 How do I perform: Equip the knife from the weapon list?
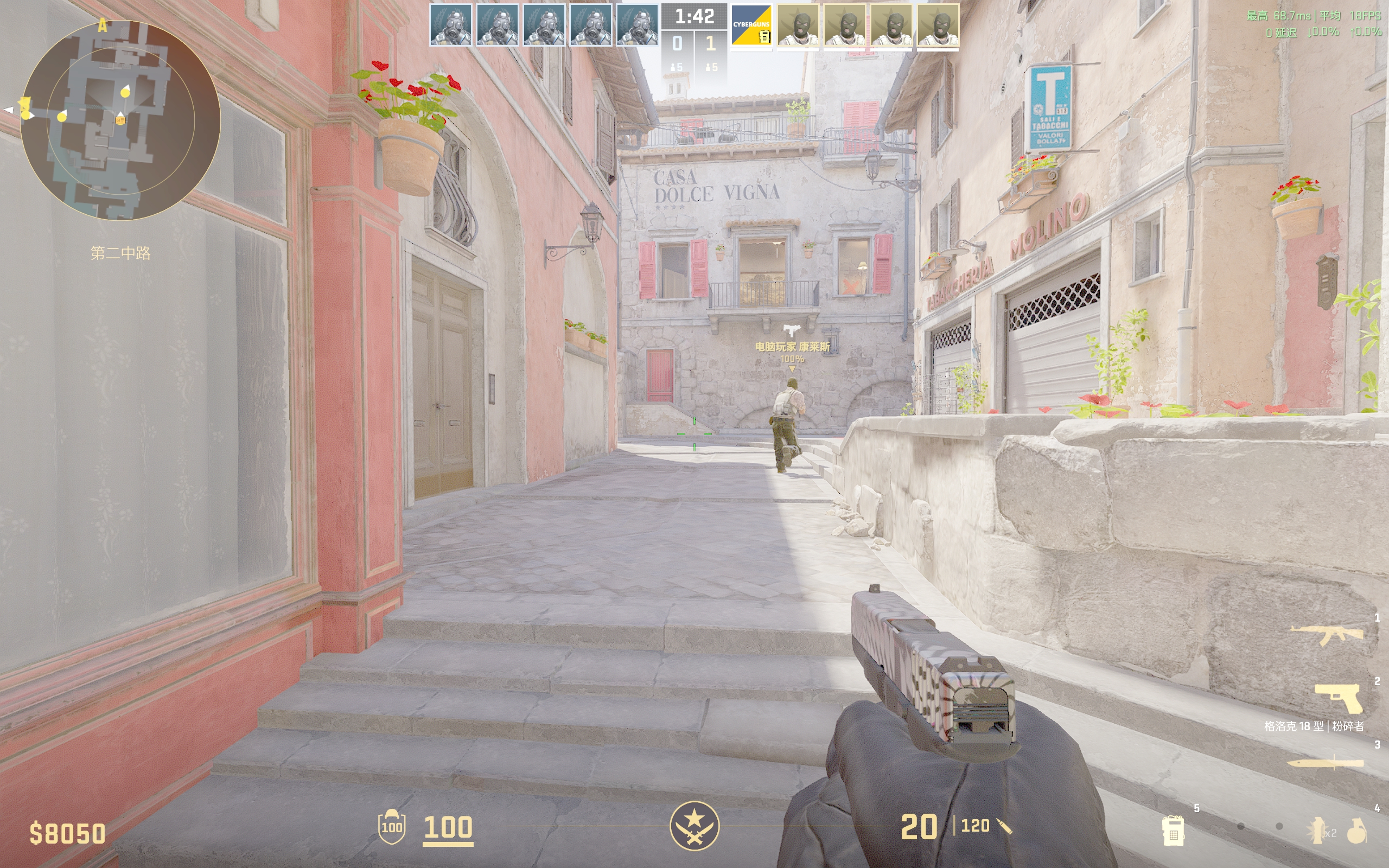tap(1326, 763)
